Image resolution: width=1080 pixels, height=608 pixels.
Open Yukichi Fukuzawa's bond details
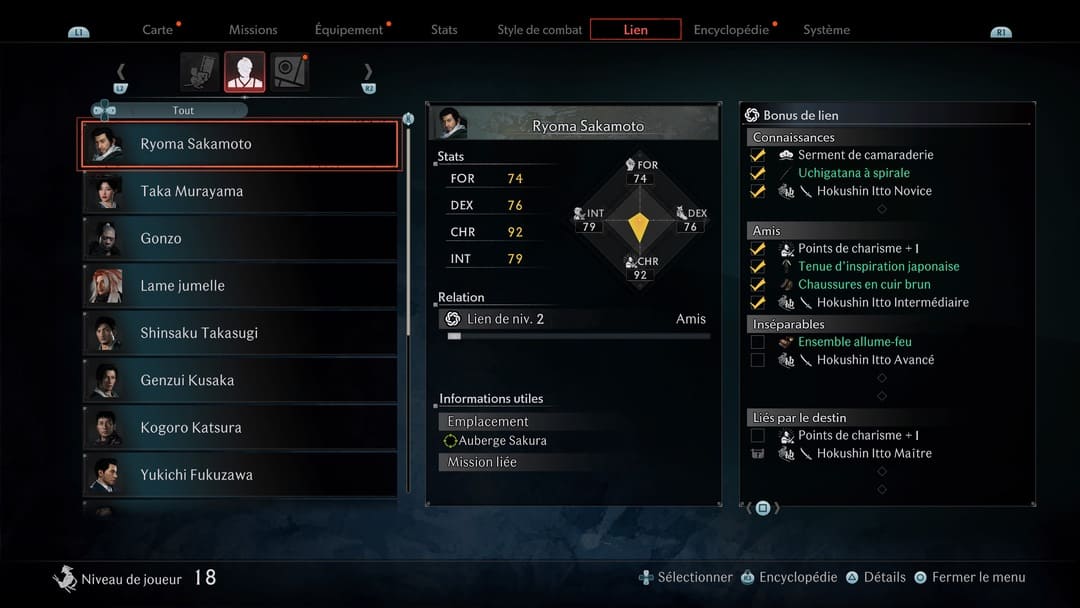pyautogui.click(x=239, y=474)
